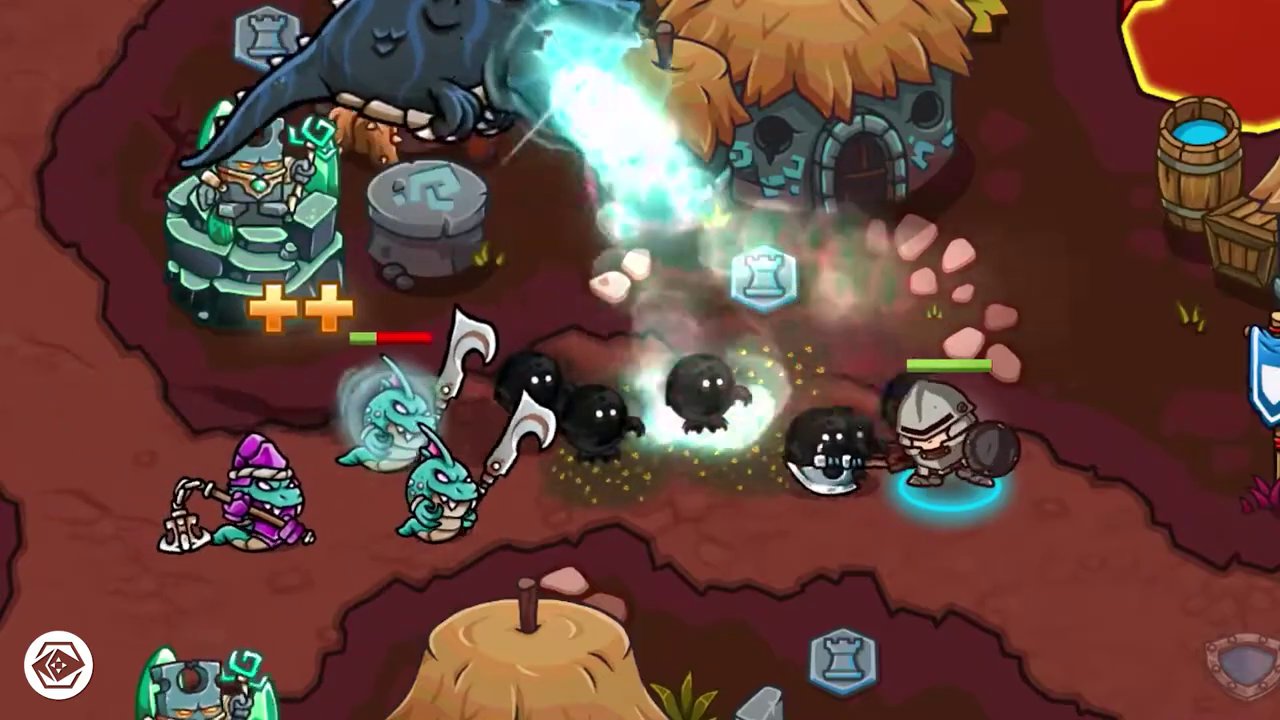The image size is (1280, 720).
Task: Click the shadow creature inside the glowing circle
Action: [x=705, y=400]
